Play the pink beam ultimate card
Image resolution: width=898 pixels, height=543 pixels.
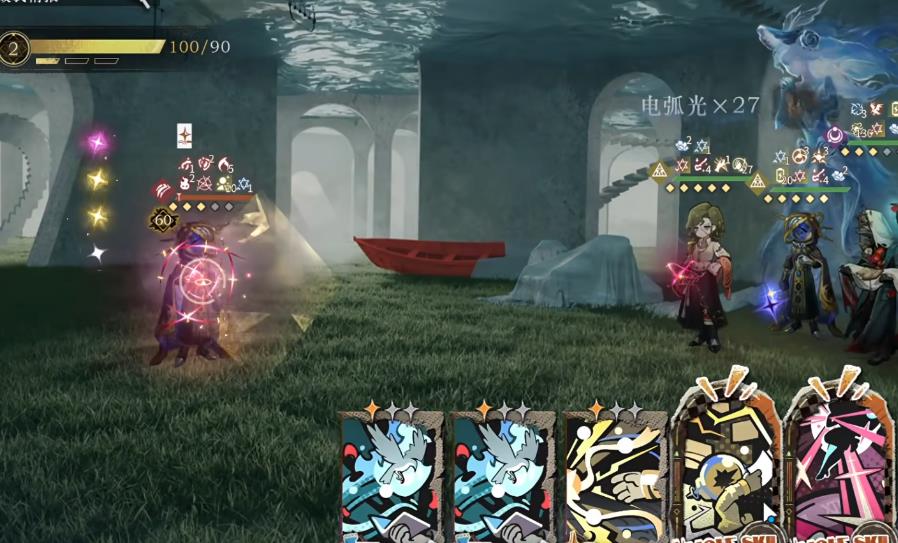[840, 470]
